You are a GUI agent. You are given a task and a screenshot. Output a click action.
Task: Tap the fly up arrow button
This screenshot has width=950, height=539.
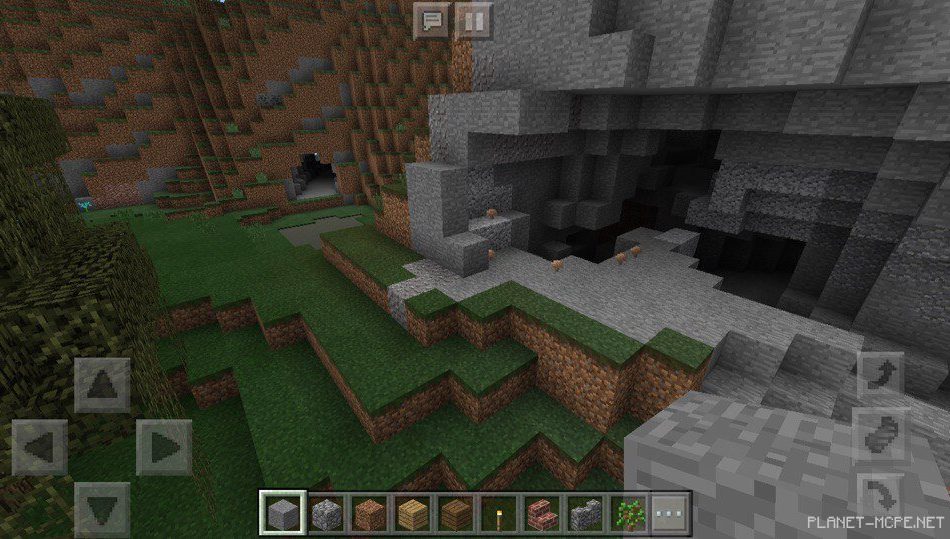(x=881, y=375)
